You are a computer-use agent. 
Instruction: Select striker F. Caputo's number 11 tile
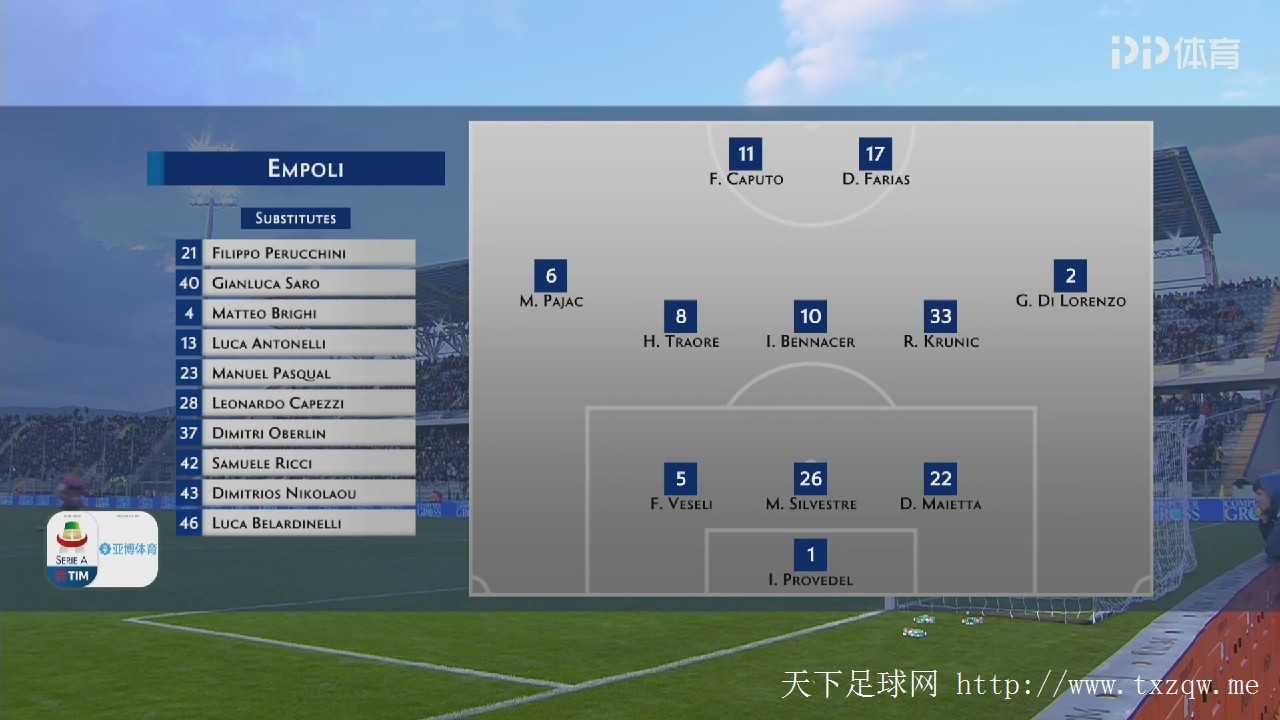point(746,154)
